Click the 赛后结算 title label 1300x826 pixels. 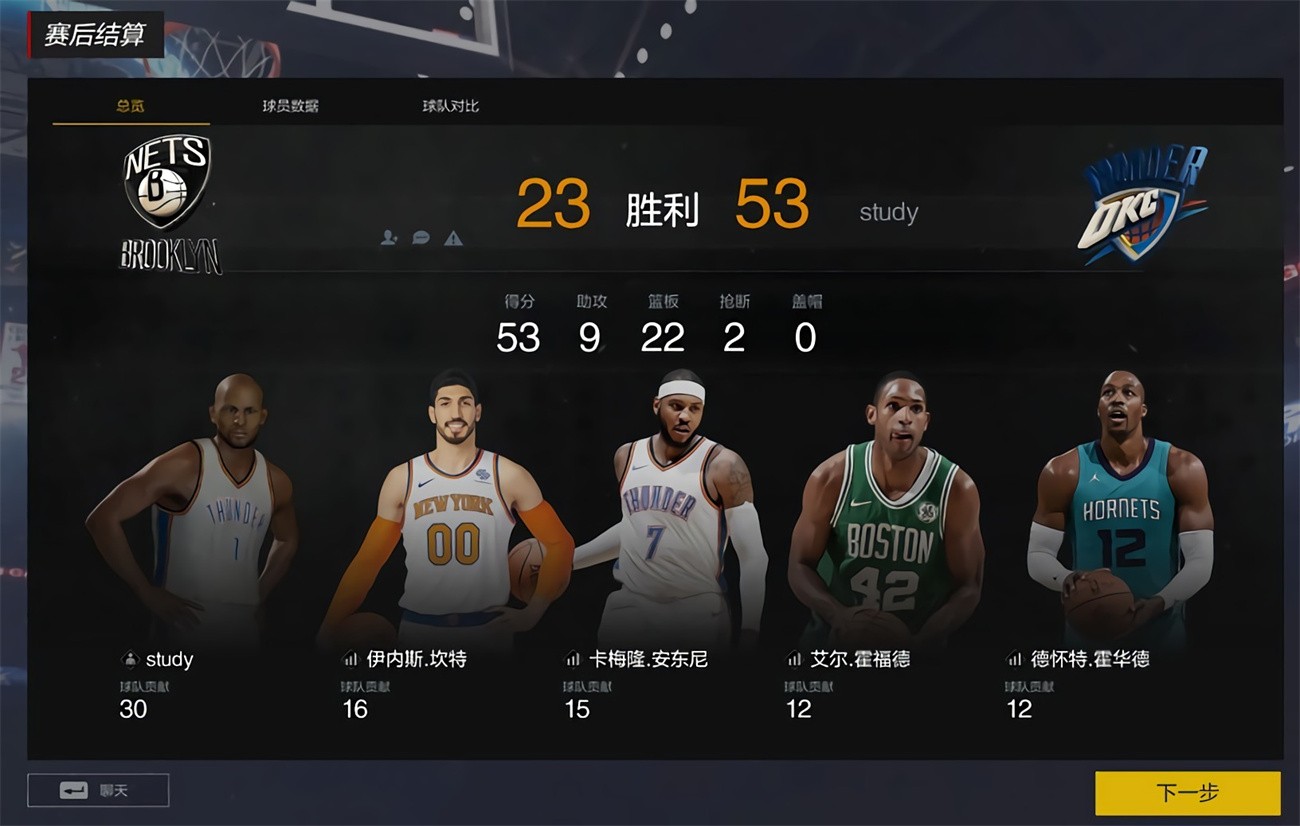coord(95,35)
